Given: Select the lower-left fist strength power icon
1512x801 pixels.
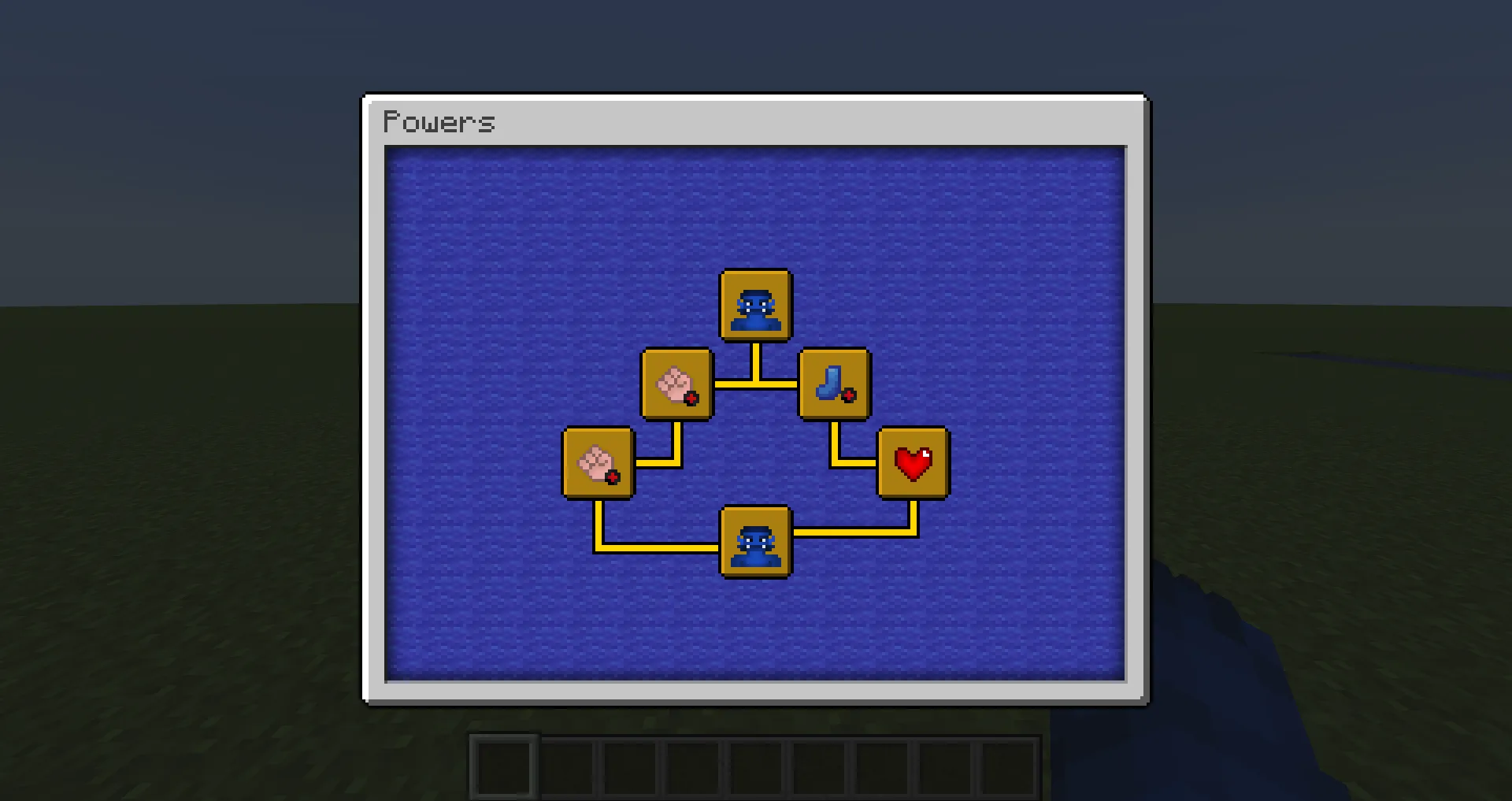Looking at the screenshot, I should click(598, 464).
